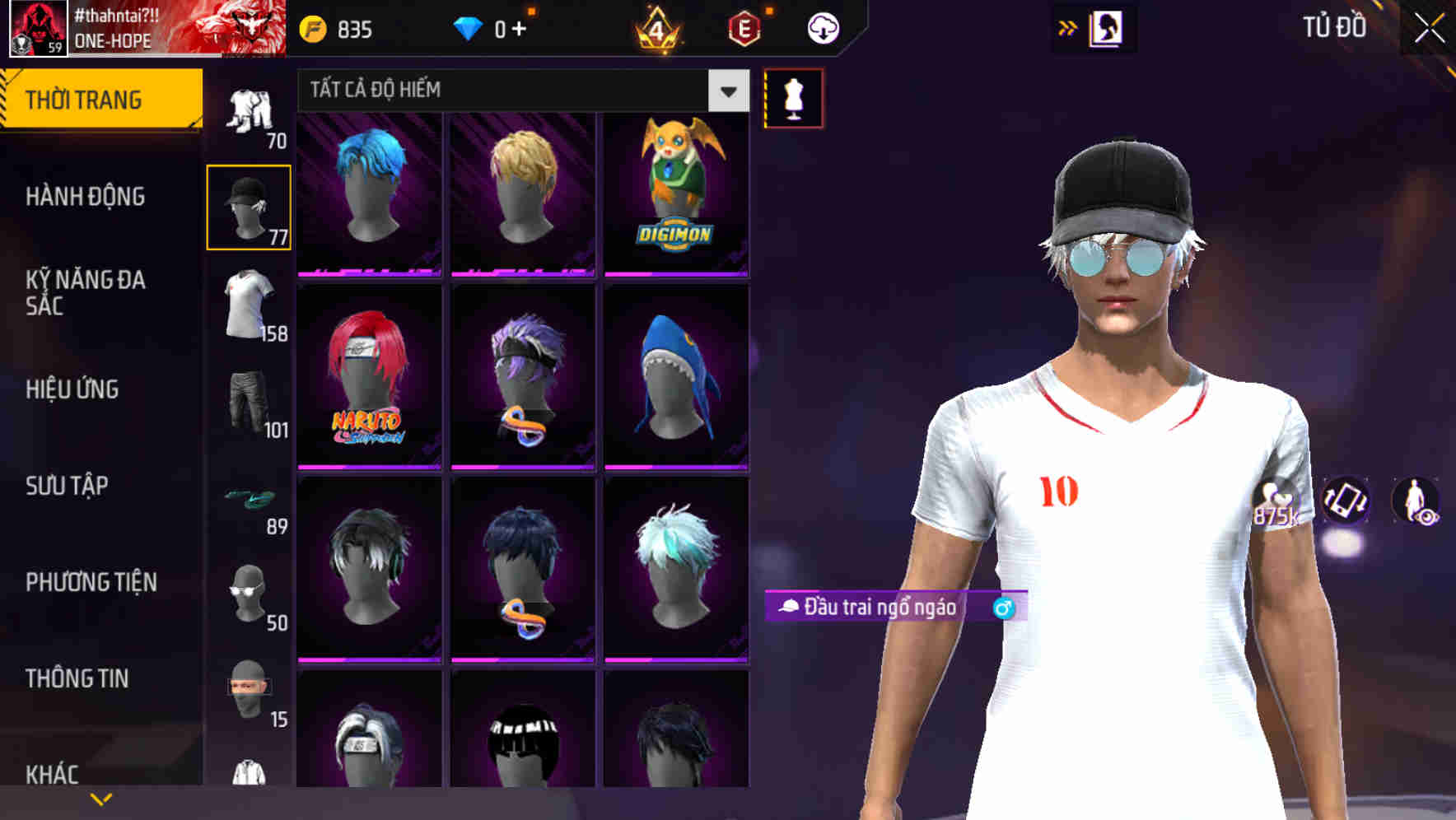Collapse the panel with the double-arrow at top right
The width and height of the screenshot is (1456, 820).
pos(1067,26)
